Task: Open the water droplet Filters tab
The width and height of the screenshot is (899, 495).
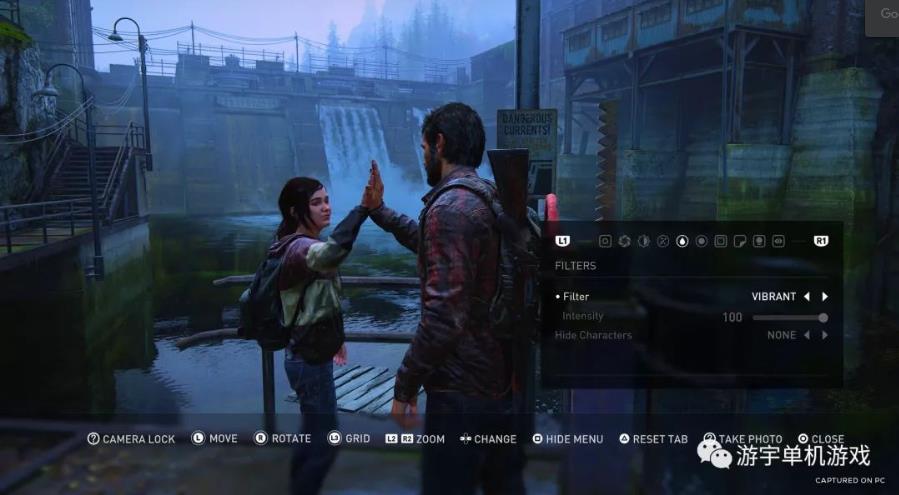Action: (x=682, y=241)
